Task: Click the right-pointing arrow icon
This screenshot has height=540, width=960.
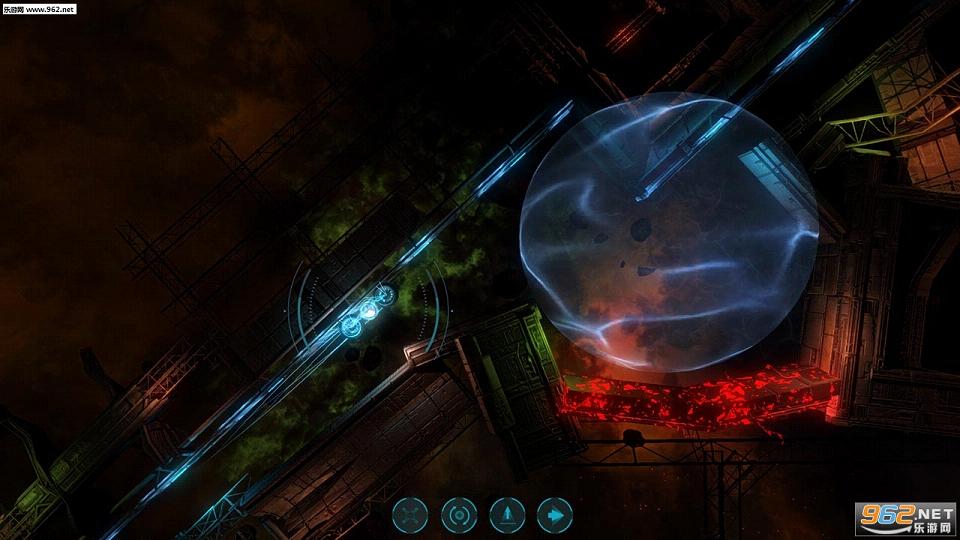Action: 555,516
